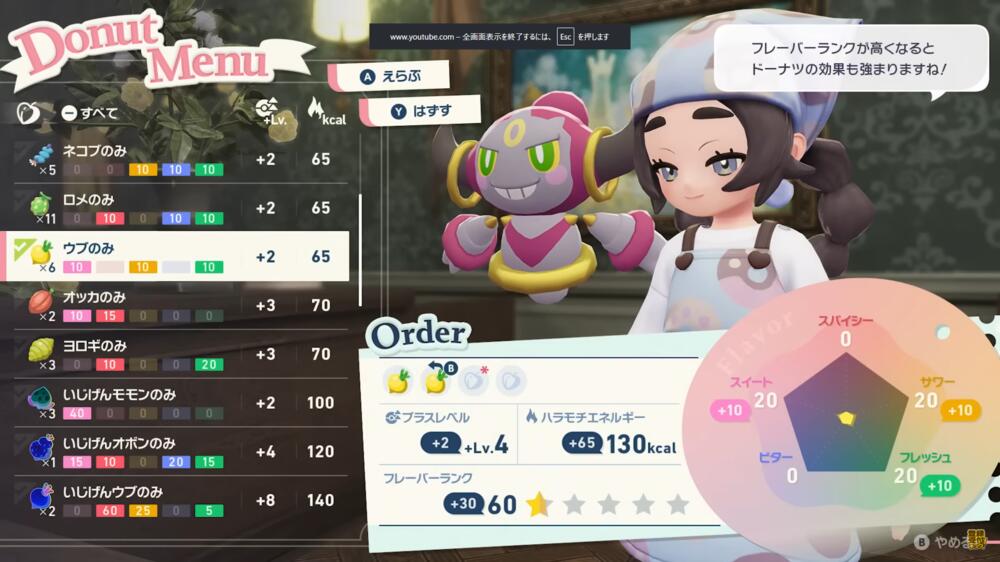Viewport: 1000px width, 562px height.
Task: Sort berries by kcal column
Action: (x=321, y=111)
